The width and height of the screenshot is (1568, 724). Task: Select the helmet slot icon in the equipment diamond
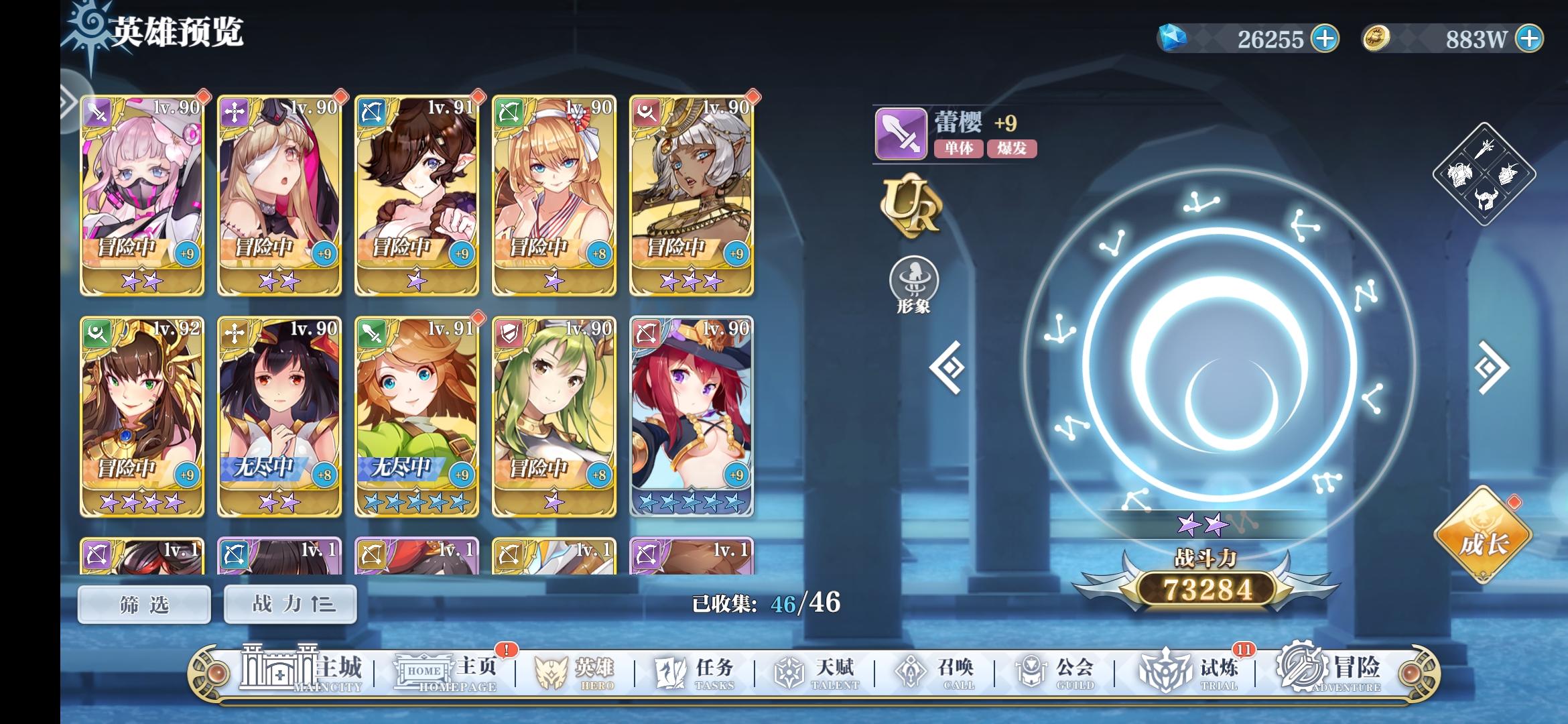(1486, 199)
